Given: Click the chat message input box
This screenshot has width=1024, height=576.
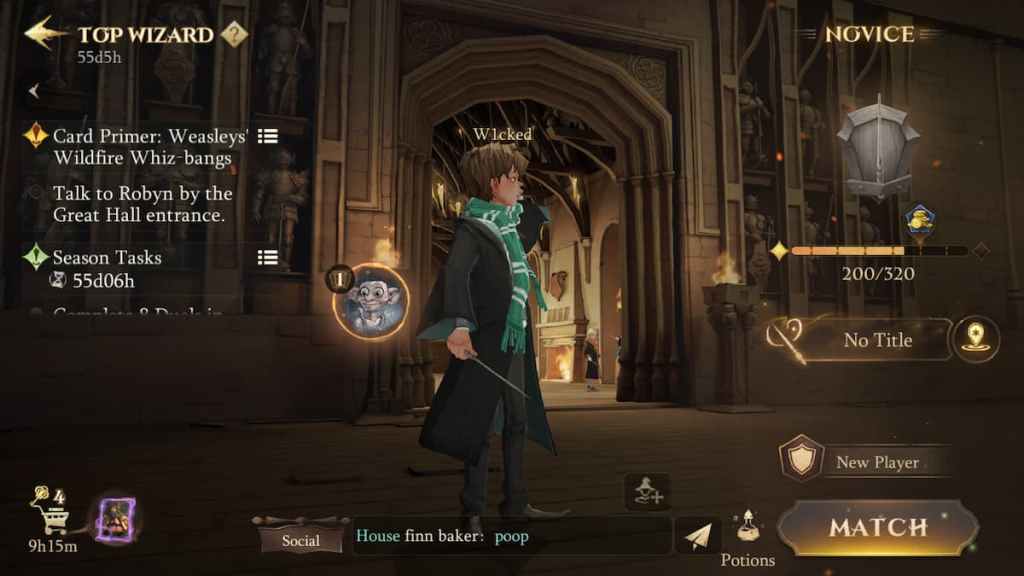Looking at the screenshot, I should pyautogui.click(x=510, y=536).
